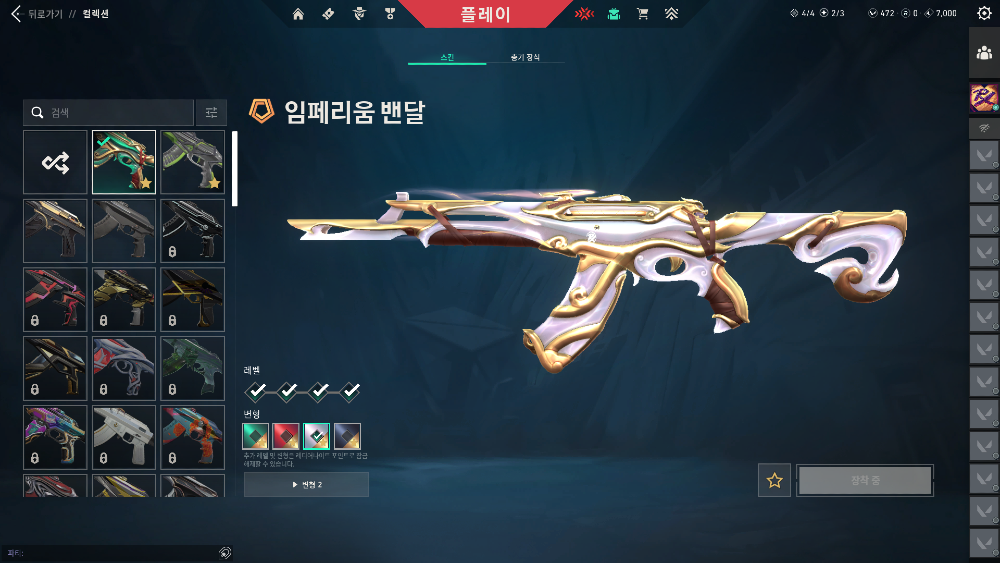Select the green-gold Imperium Vandal skin thumbnail
This screenshot has height=563, width=1000.
pyautogui.click(x=124, y=162)
